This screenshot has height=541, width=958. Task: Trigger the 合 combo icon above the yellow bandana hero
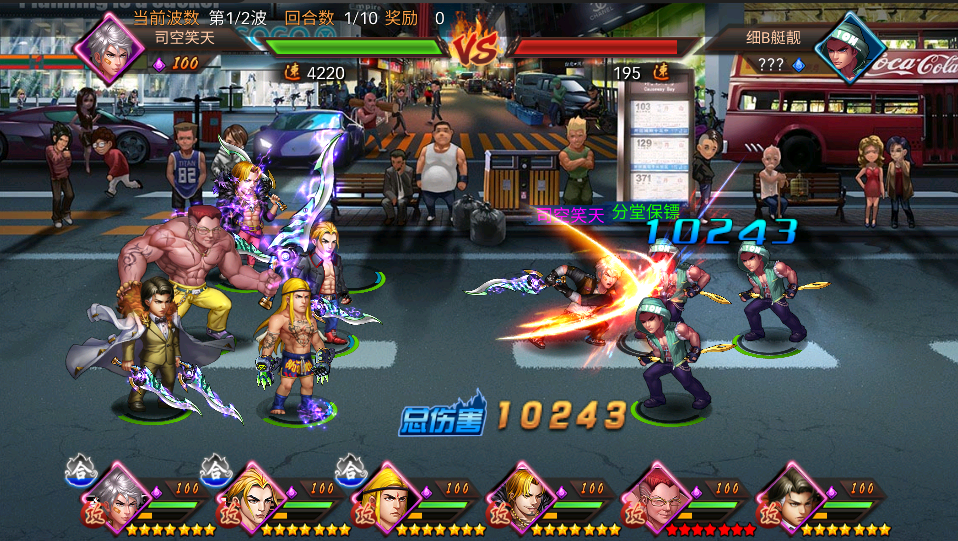(x=350, y=468)
